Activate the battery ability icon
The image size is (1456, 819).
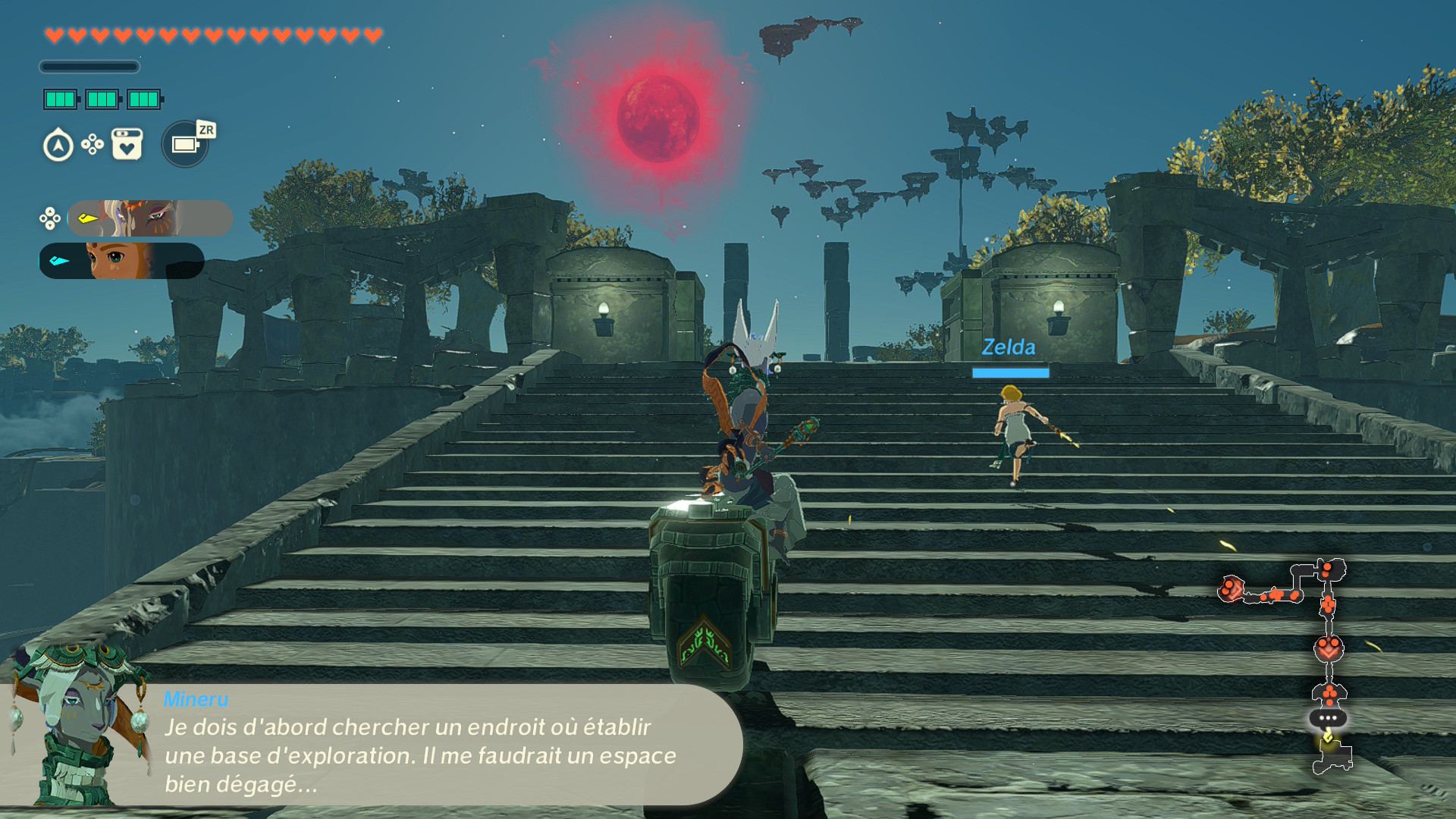click(185, 144)
